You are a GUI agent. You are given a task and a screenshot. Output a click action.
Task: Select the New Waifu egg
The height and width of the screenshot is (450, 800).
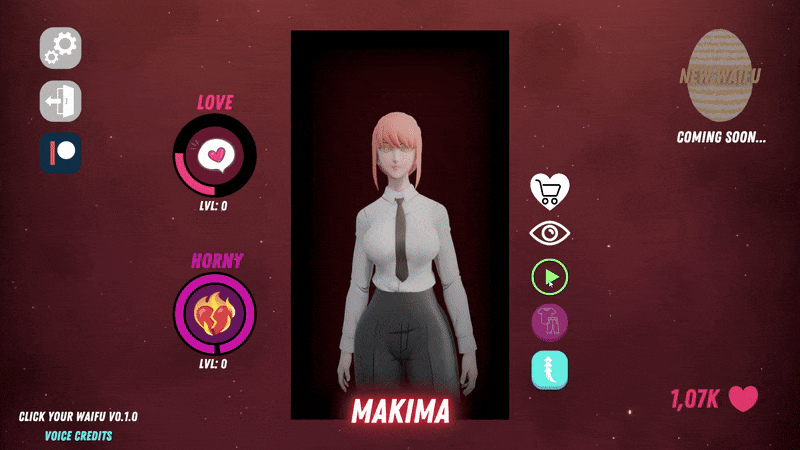point(721,75)
